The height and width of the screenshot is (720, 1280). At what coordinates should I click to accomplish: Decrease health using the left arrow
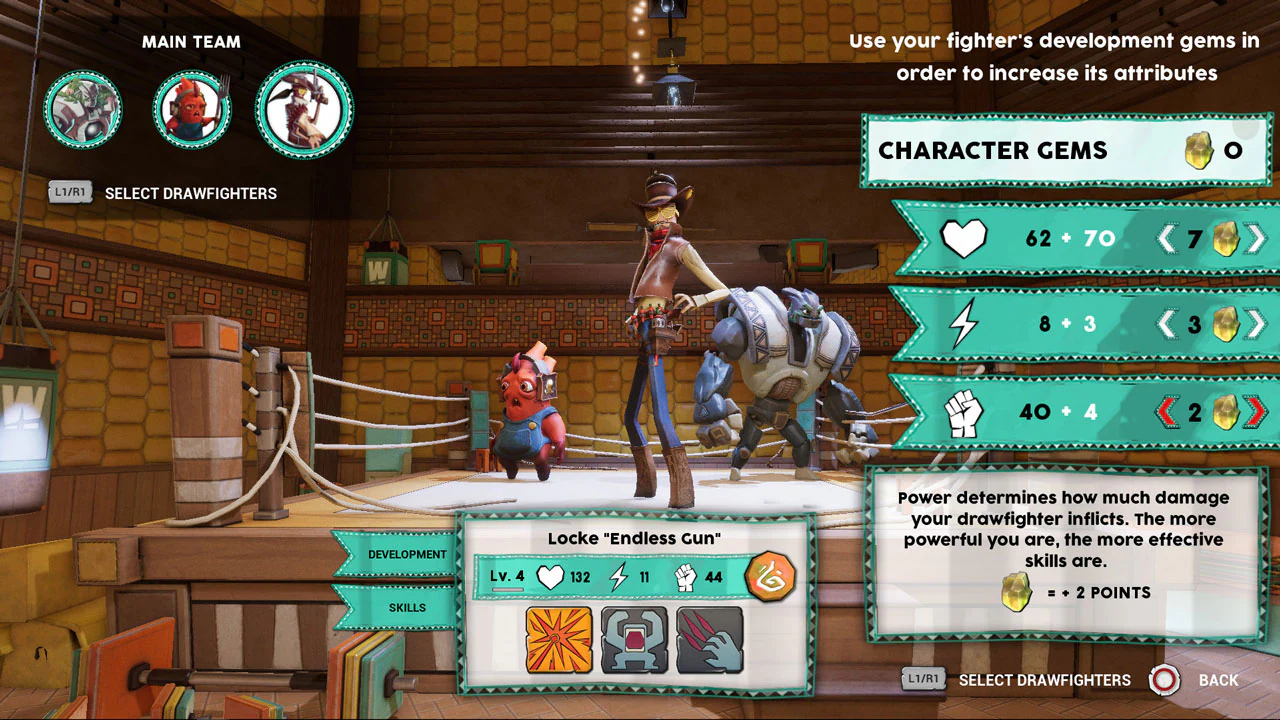1171,238
